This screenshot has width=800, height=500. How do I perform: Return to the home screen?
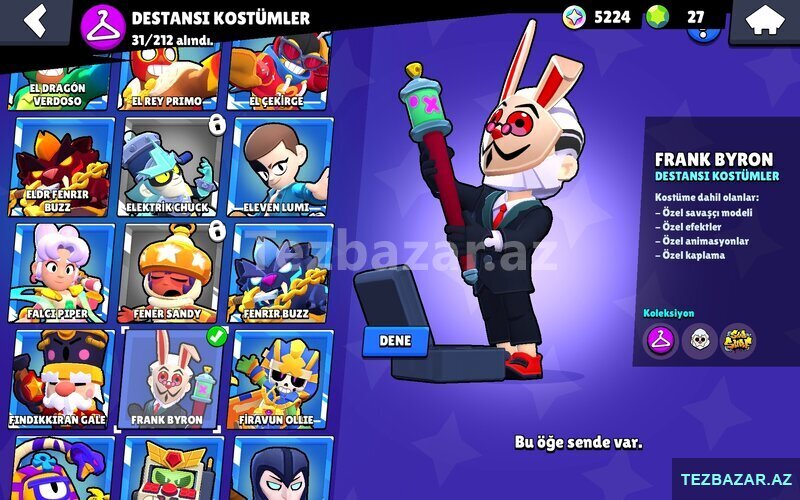[767, 19]
